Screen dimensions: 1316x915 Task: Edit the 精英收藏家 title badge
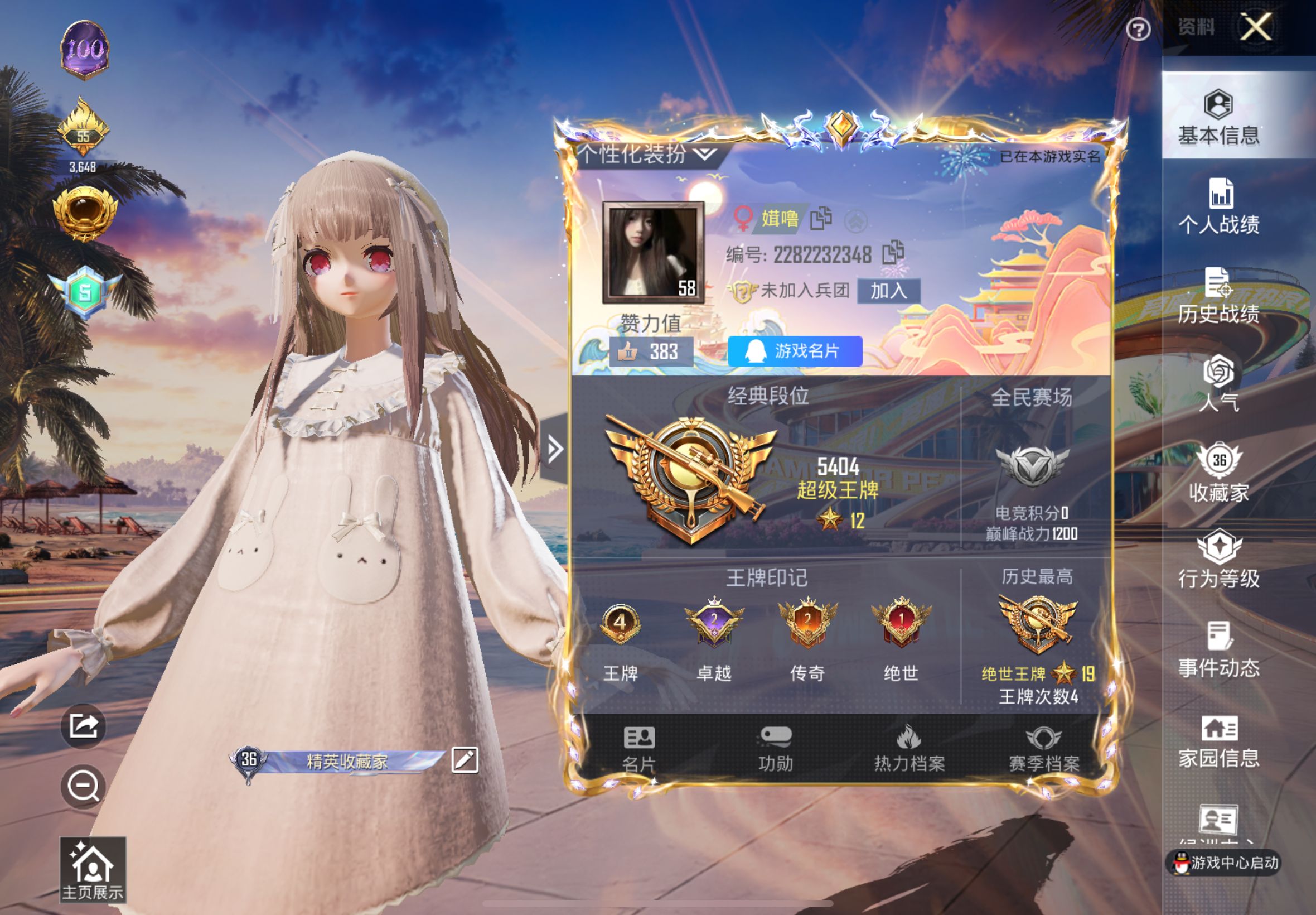click(x=464, y=760)
